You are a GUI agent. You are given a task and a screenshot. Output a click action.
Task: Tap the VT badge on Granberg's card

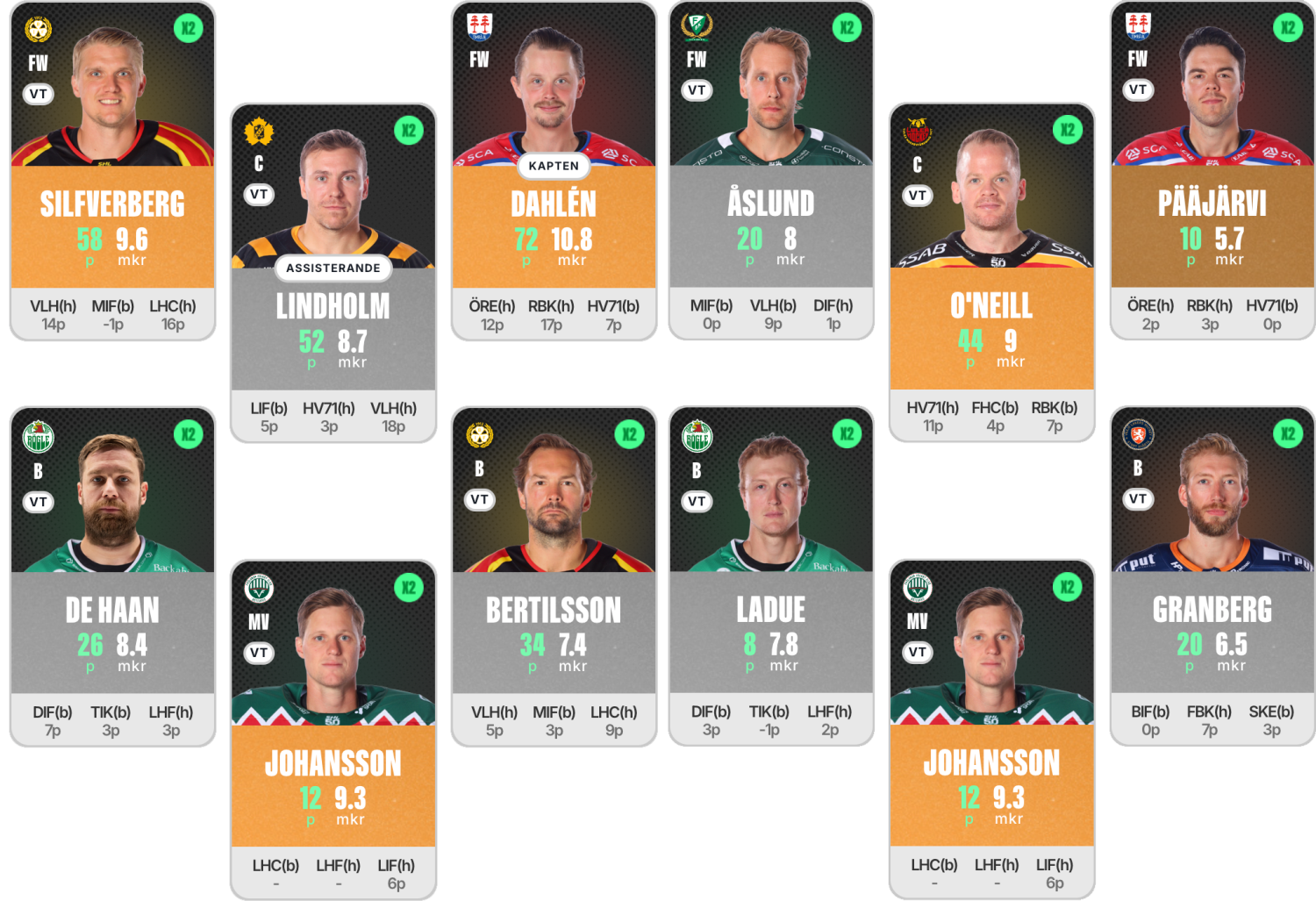click(x=1137, y=498)
